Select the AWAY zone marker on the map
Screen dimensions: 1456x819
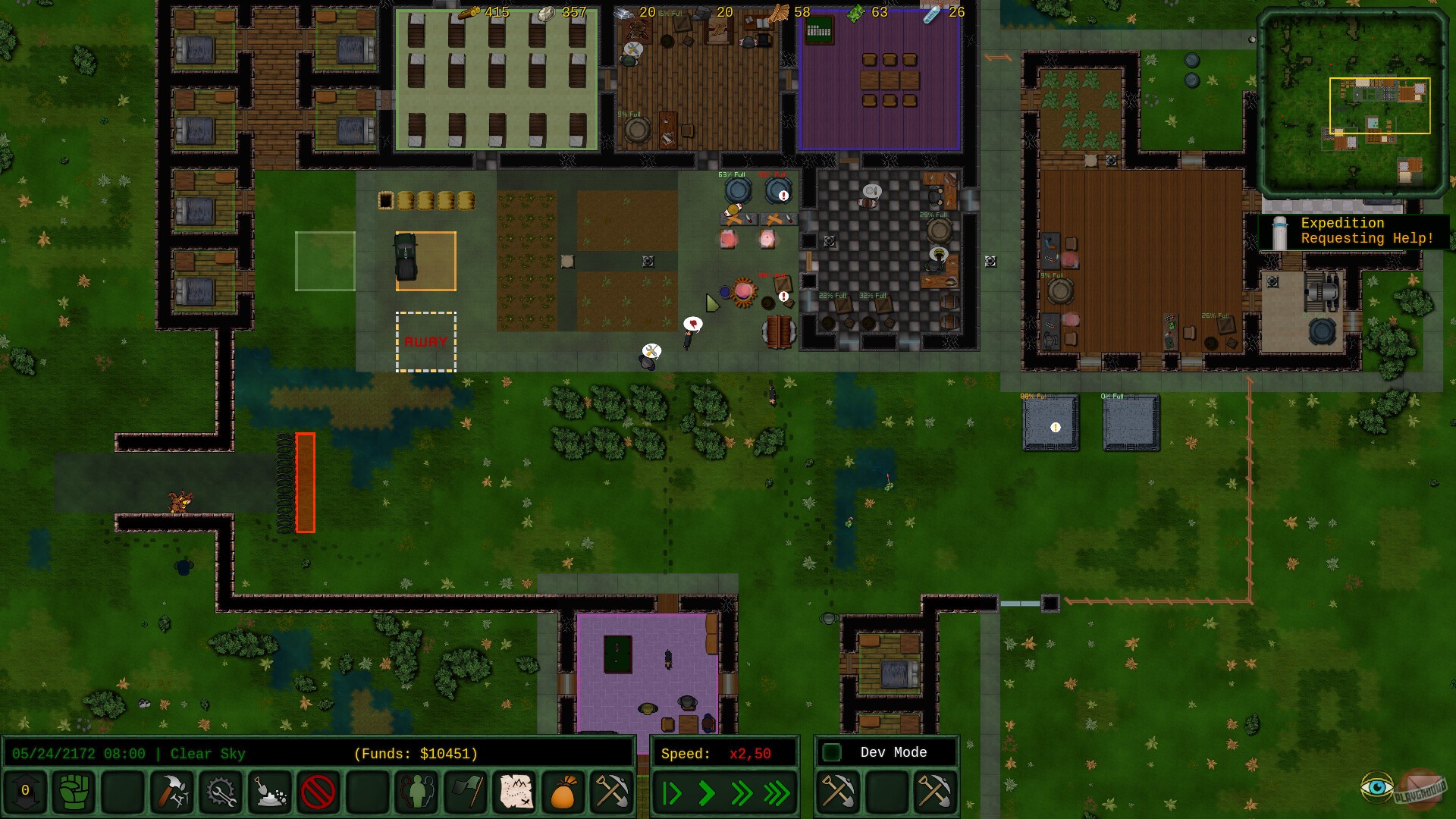425,341
